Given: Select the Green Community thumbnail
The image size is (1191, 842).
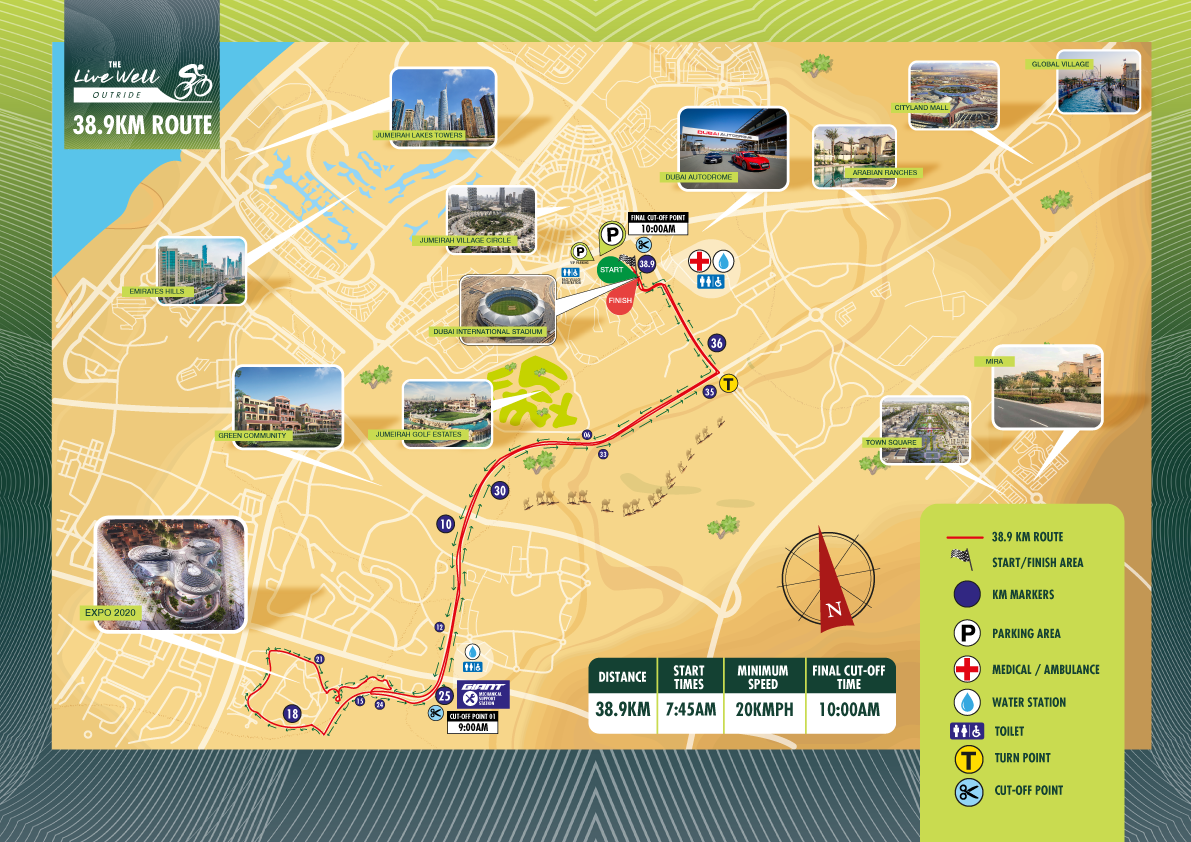Looking at the screenshot, I should click(x=287, y=405).
